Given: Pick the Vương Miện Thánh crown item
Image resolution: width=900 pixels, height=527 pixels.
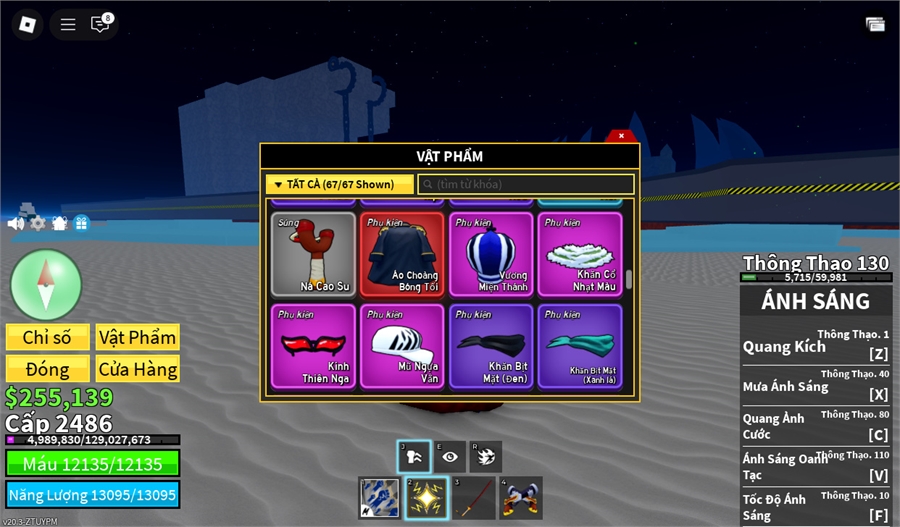Looking at the screenshot, I should point(491,254).
